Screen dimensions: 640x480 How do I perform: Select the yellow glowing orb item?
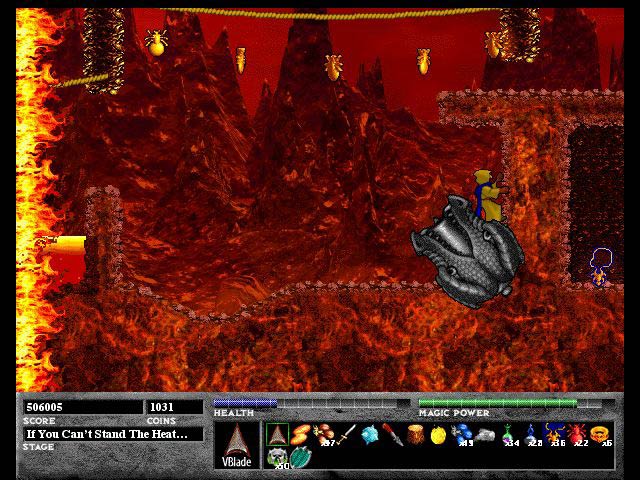pyautogui.click(x=438, y=434)
